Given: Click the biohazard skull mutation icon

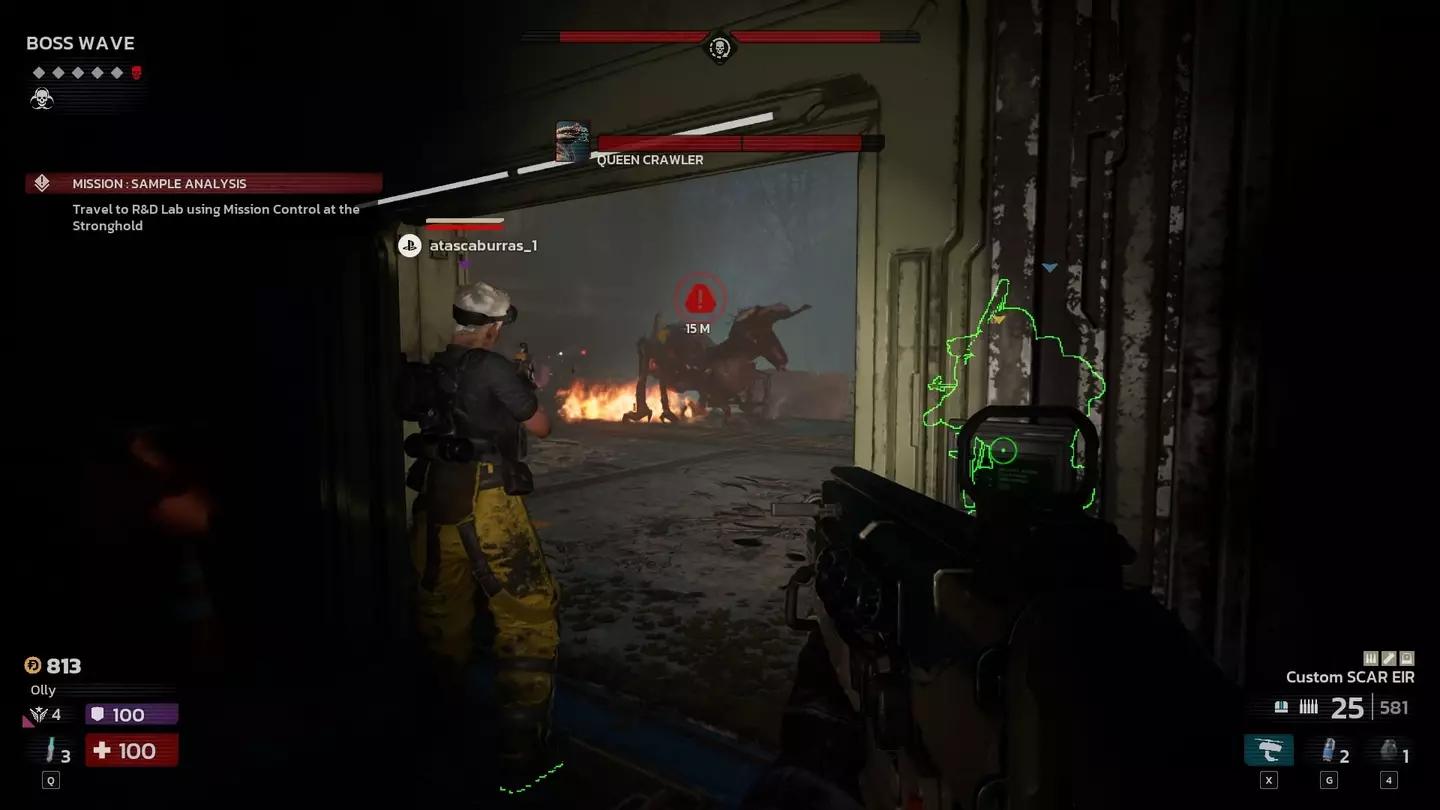Looking at the screenshot, I should 42,98.
